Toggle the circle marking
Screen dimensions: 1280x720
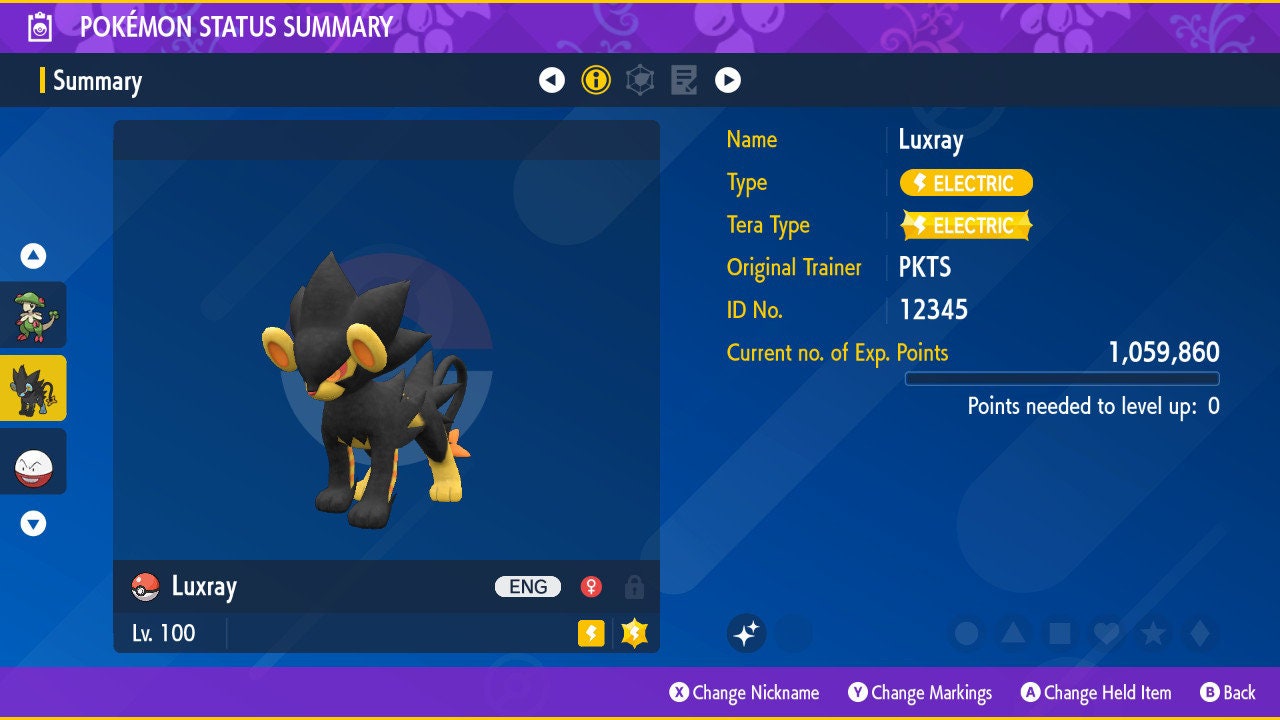(x=966, y=633)
